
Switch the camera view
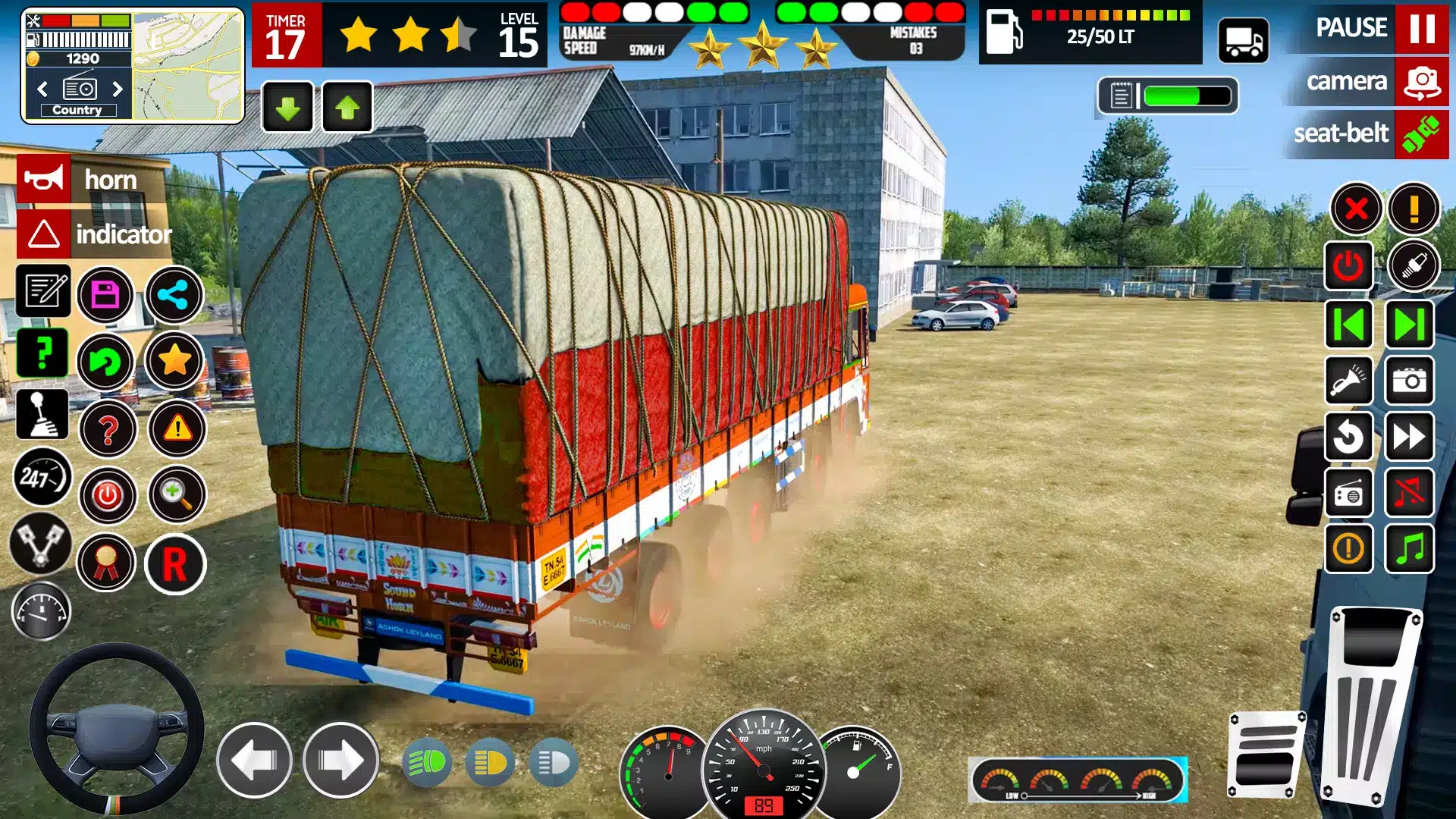point(1421,81)
